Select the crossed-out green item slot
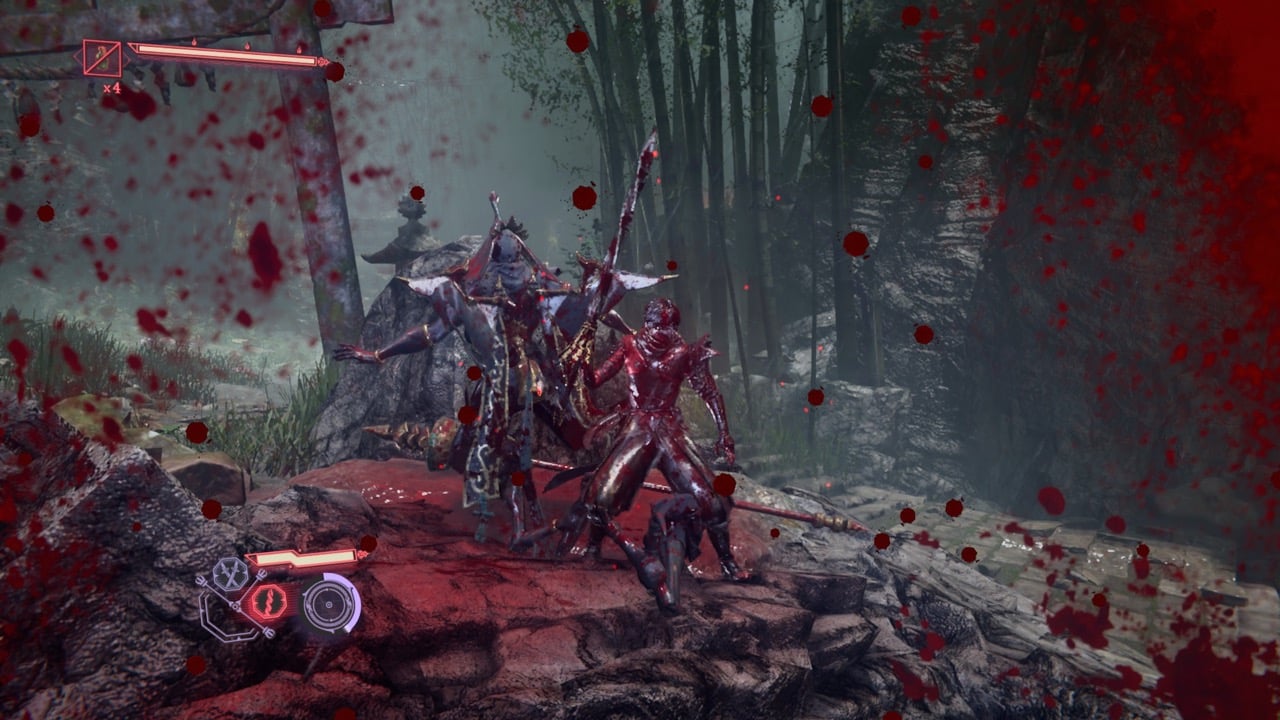This screenshot has width=1280, height=720. pyautogui.click(x=102, y=58)
